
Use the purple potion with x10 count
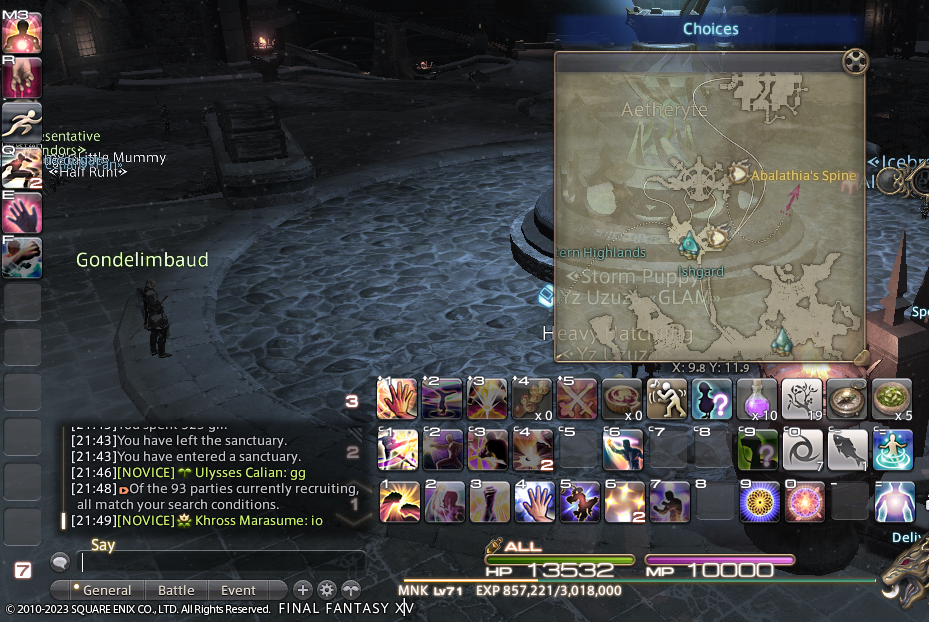pyautogui.click(x=756, y=399)
